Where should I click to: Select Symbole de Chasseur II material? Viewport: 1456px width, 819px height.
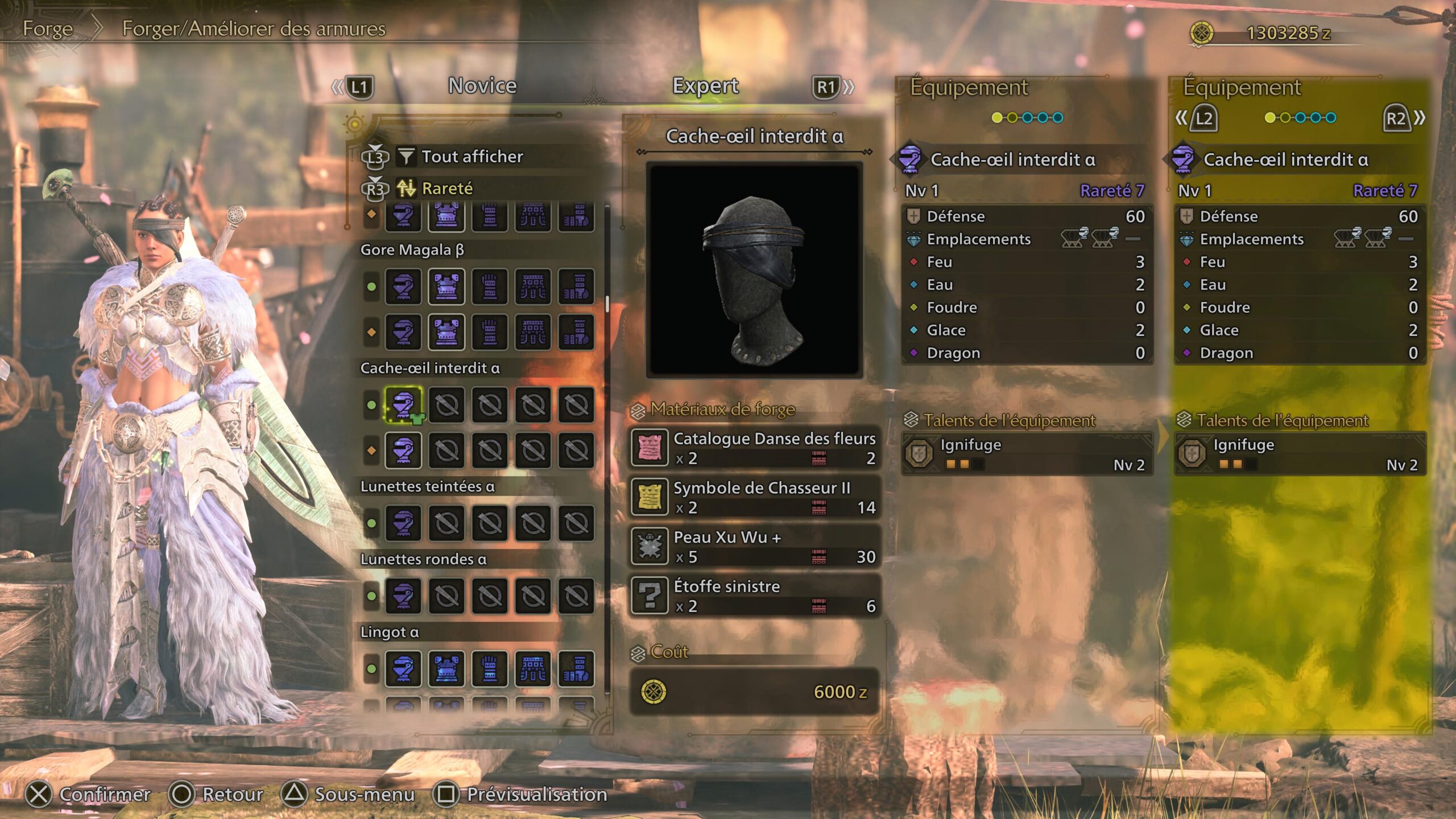754,497
